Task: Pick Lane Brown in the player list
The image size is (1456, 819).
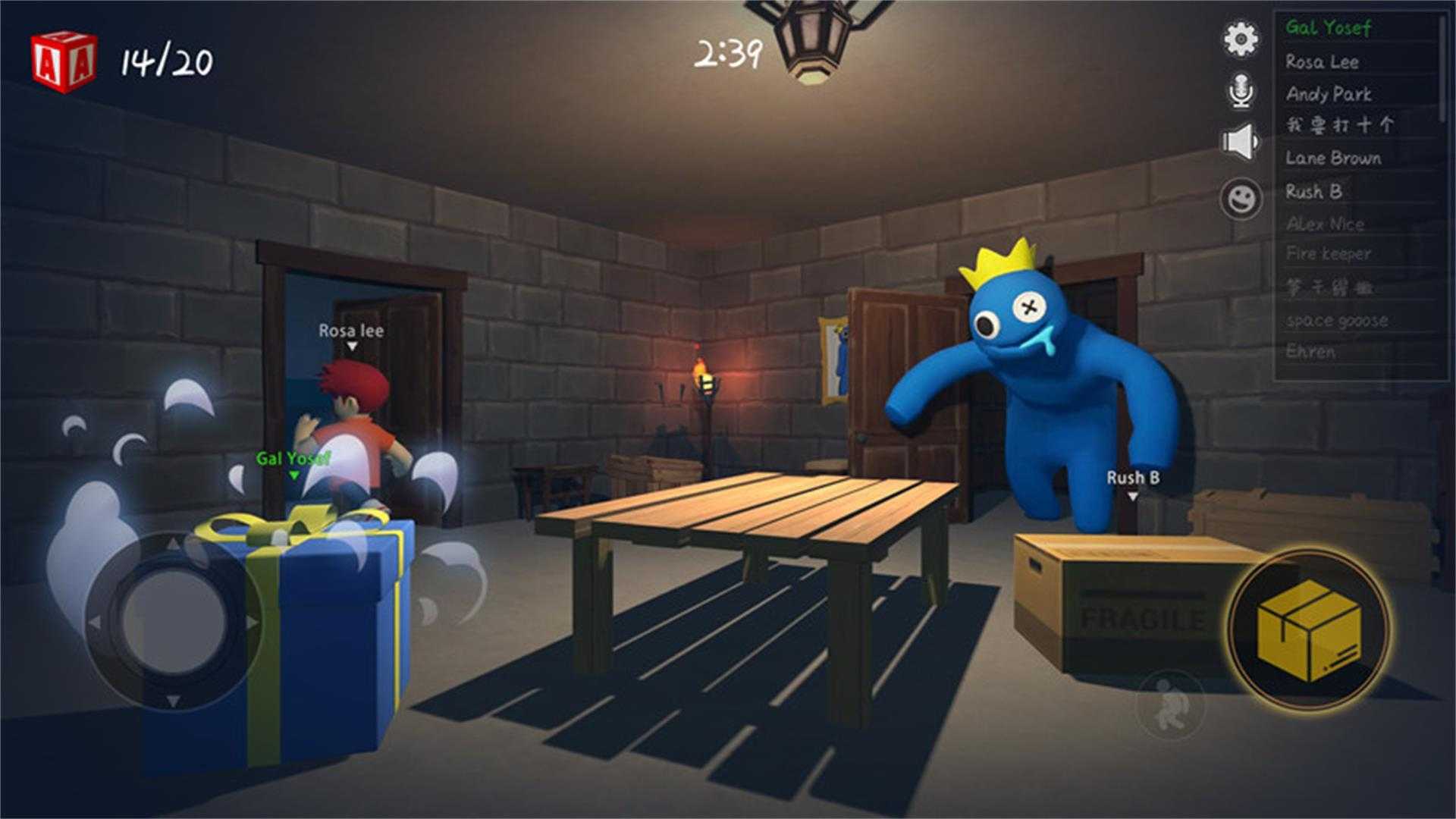Action: (1333, 158)
